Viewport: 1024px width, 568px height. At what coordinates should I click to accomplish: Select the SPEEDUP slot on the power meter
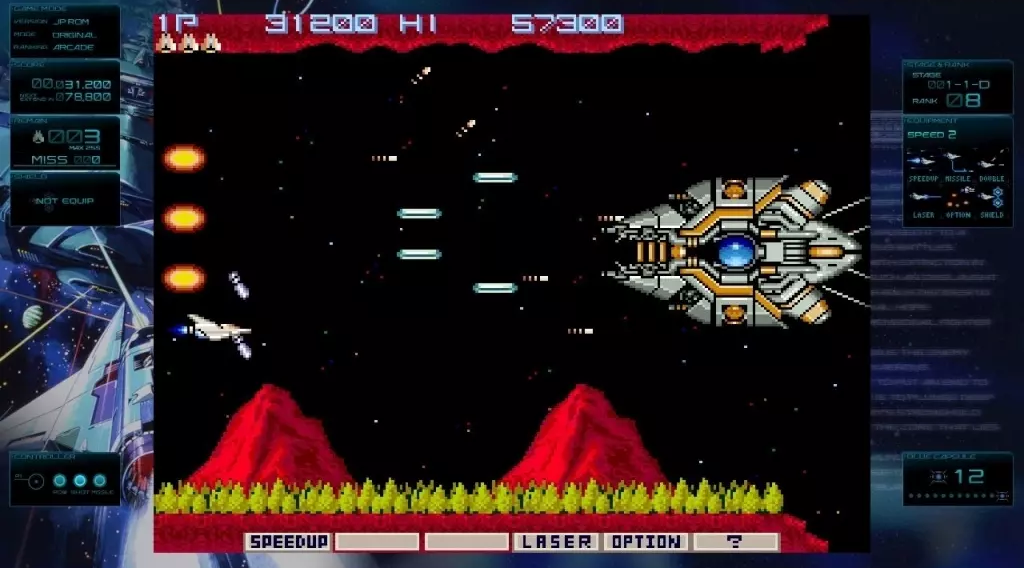tap(289, 542)
